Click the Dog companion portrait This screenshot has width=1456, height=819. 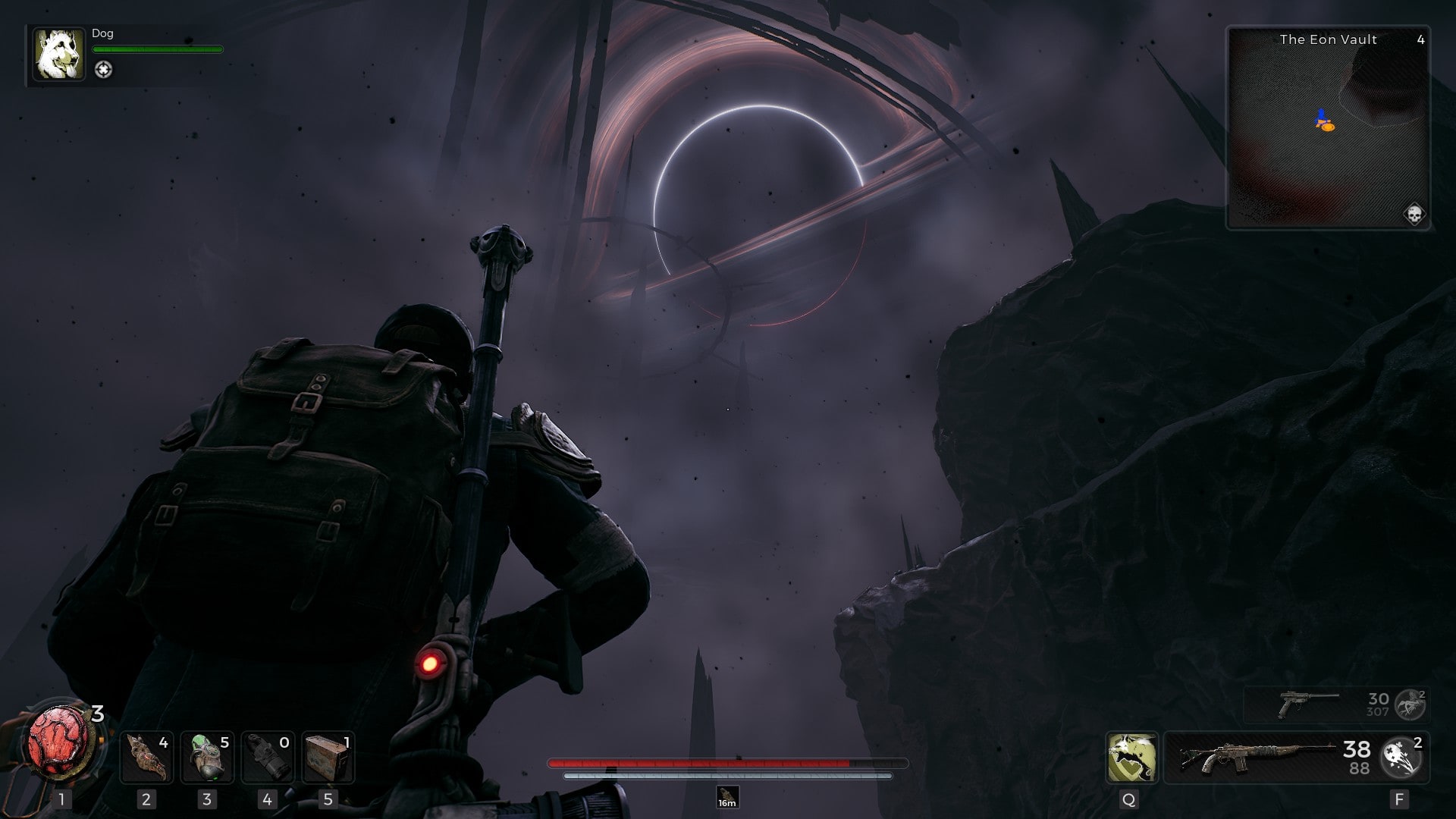point(58,55)
